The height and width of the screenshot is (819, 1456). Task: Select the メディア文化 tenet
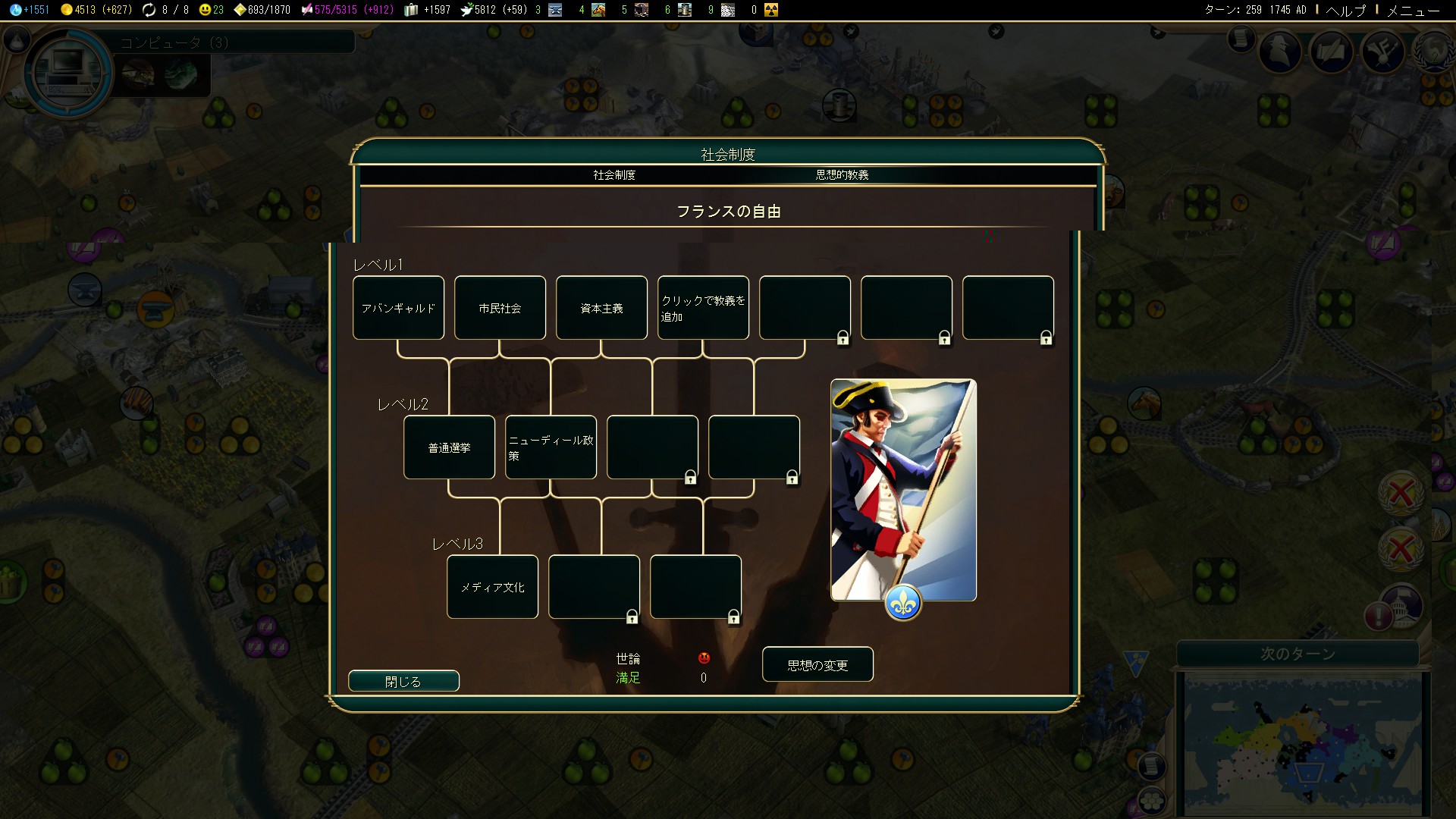(x=492, y=587)
